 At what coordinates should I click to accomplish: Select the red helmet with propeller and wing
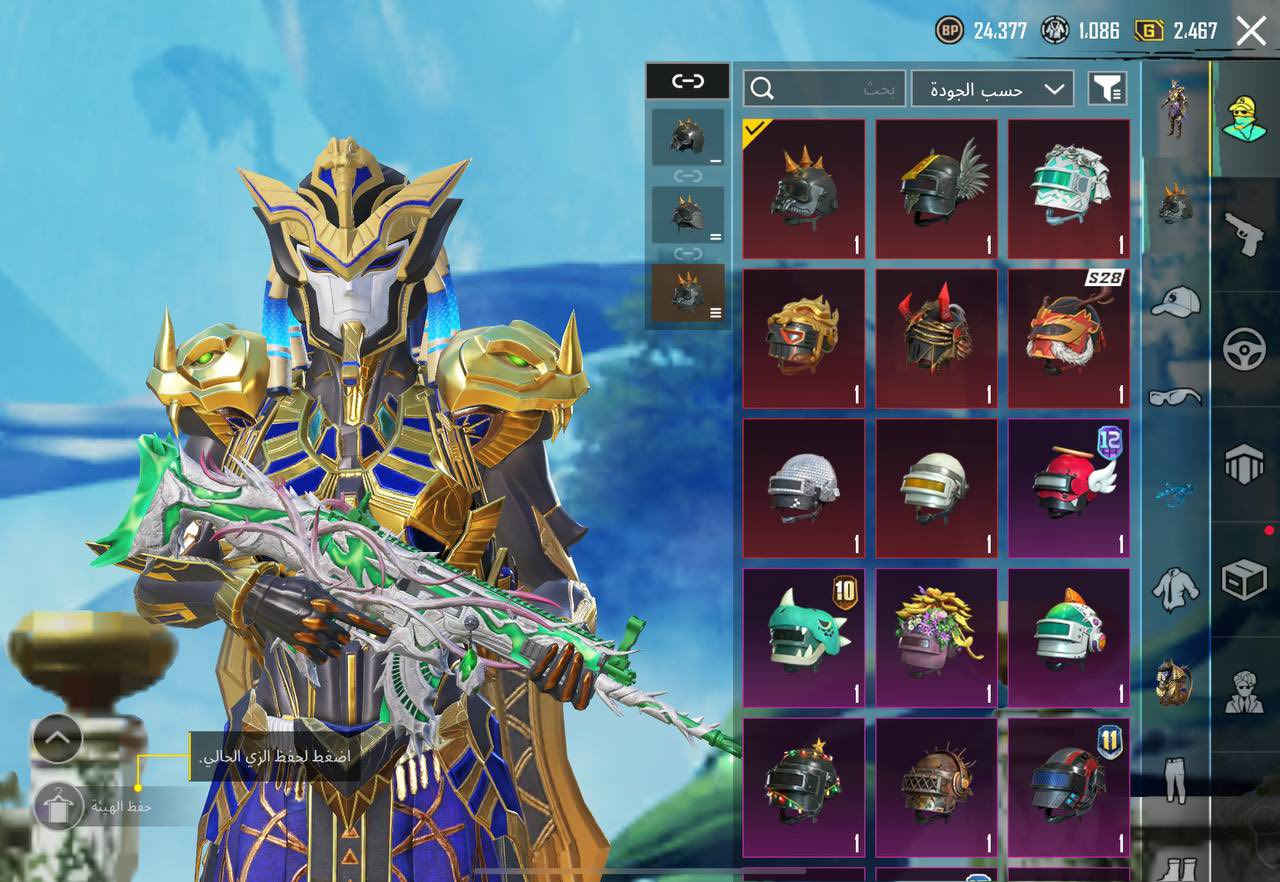tap(1069, 488)
